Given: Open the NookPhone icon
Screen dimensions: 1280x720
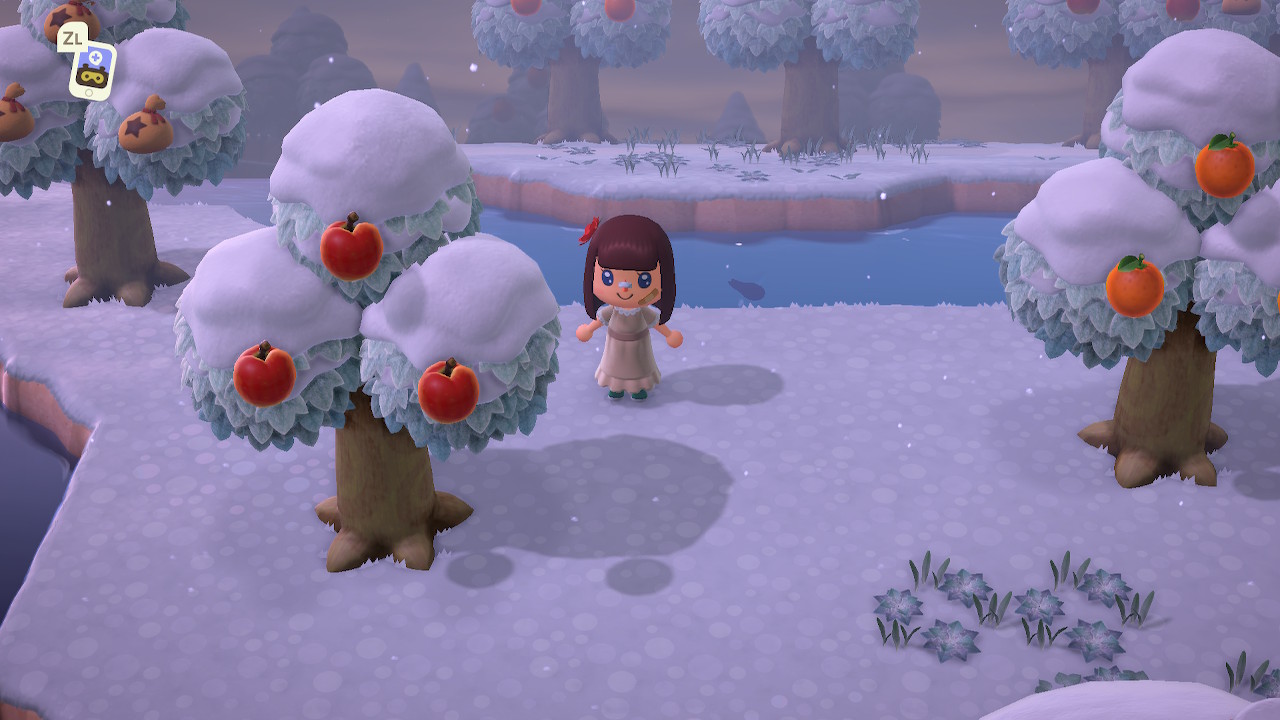Looking at the screenshot, I should tap(92, 71).
